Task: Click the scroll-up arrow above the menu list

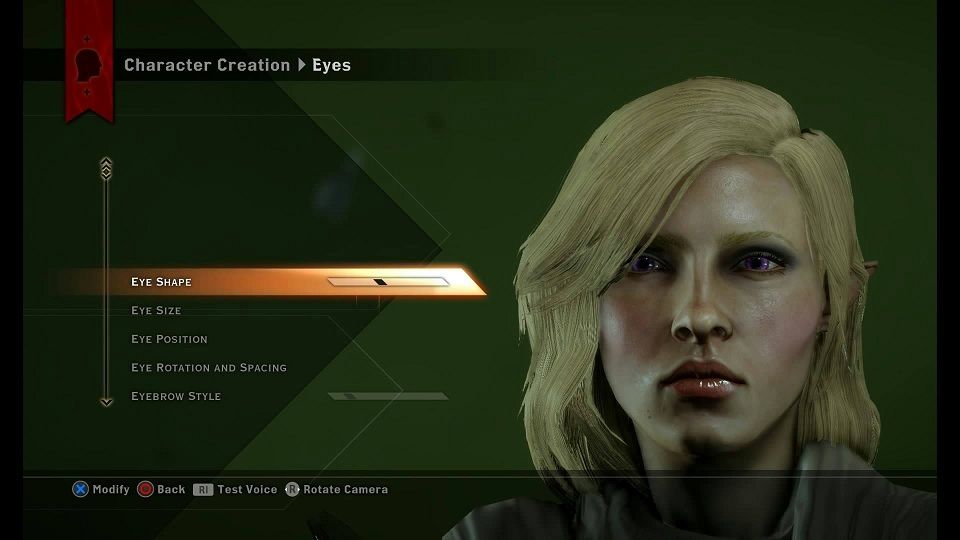Action: point(106,168)
